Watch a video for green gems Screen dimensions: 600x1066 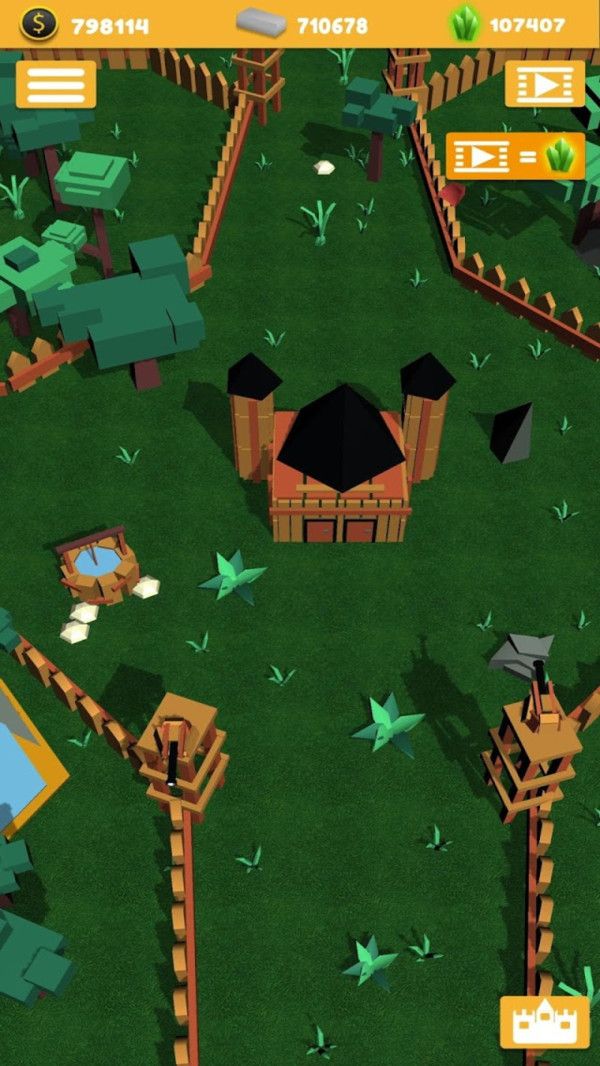(514, 155)
